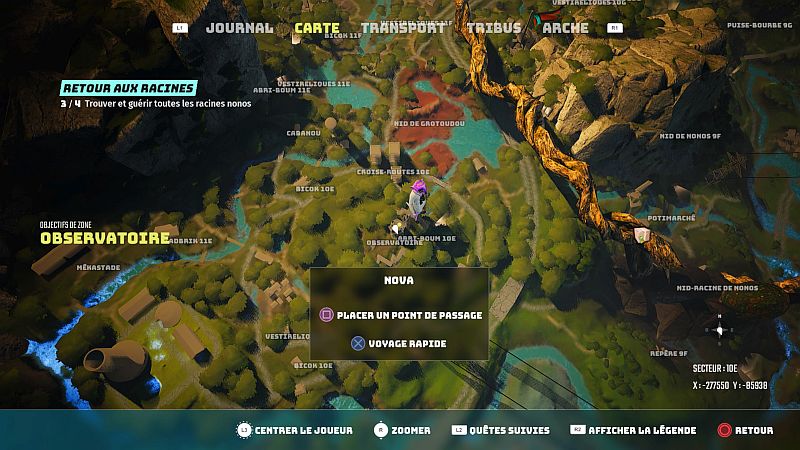Choose the Croise-Routes 10E map marker
This screenshot has width=800, height=450.
(x=393, y=171)
